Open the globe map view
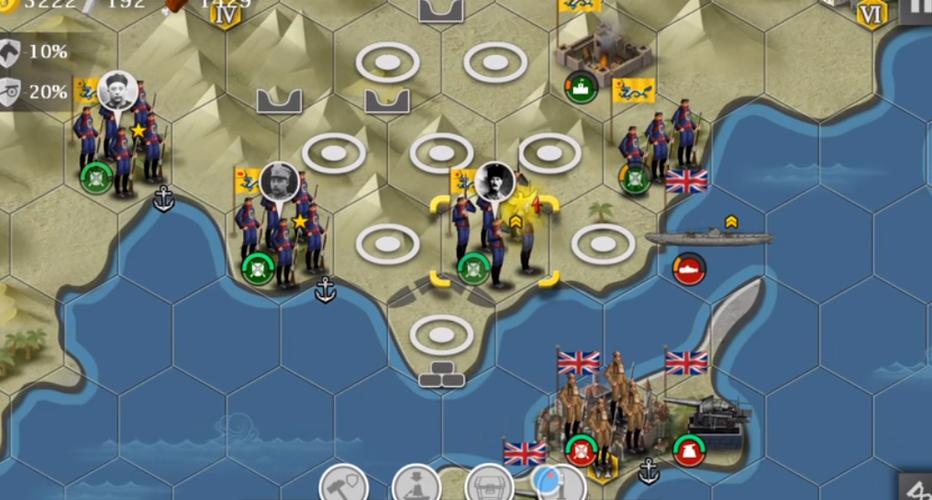The width and height of the screenshot is (932, 500). 558,484
